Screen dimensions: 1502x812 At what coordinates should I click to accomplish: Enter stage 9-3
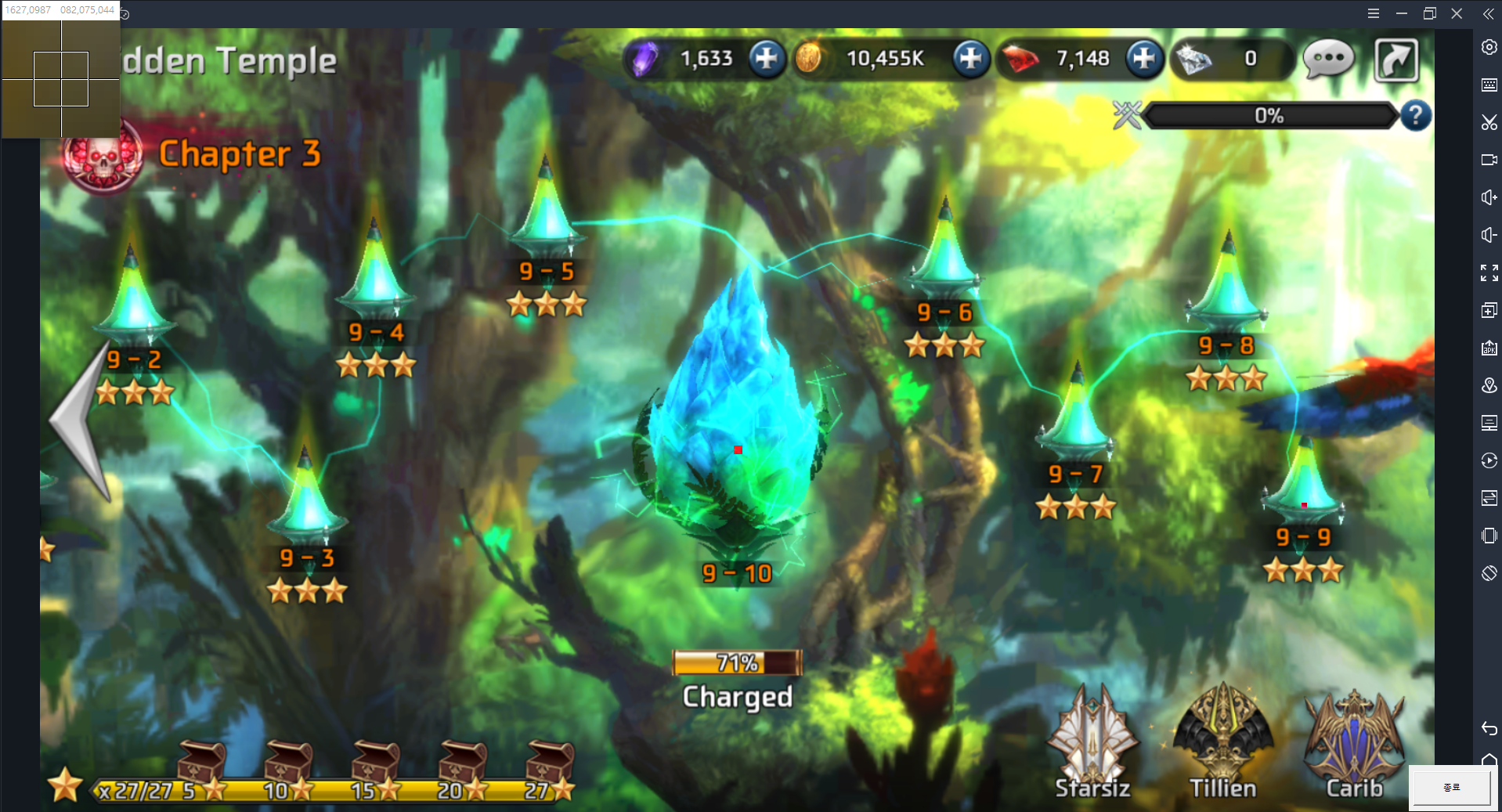point(306,505)
